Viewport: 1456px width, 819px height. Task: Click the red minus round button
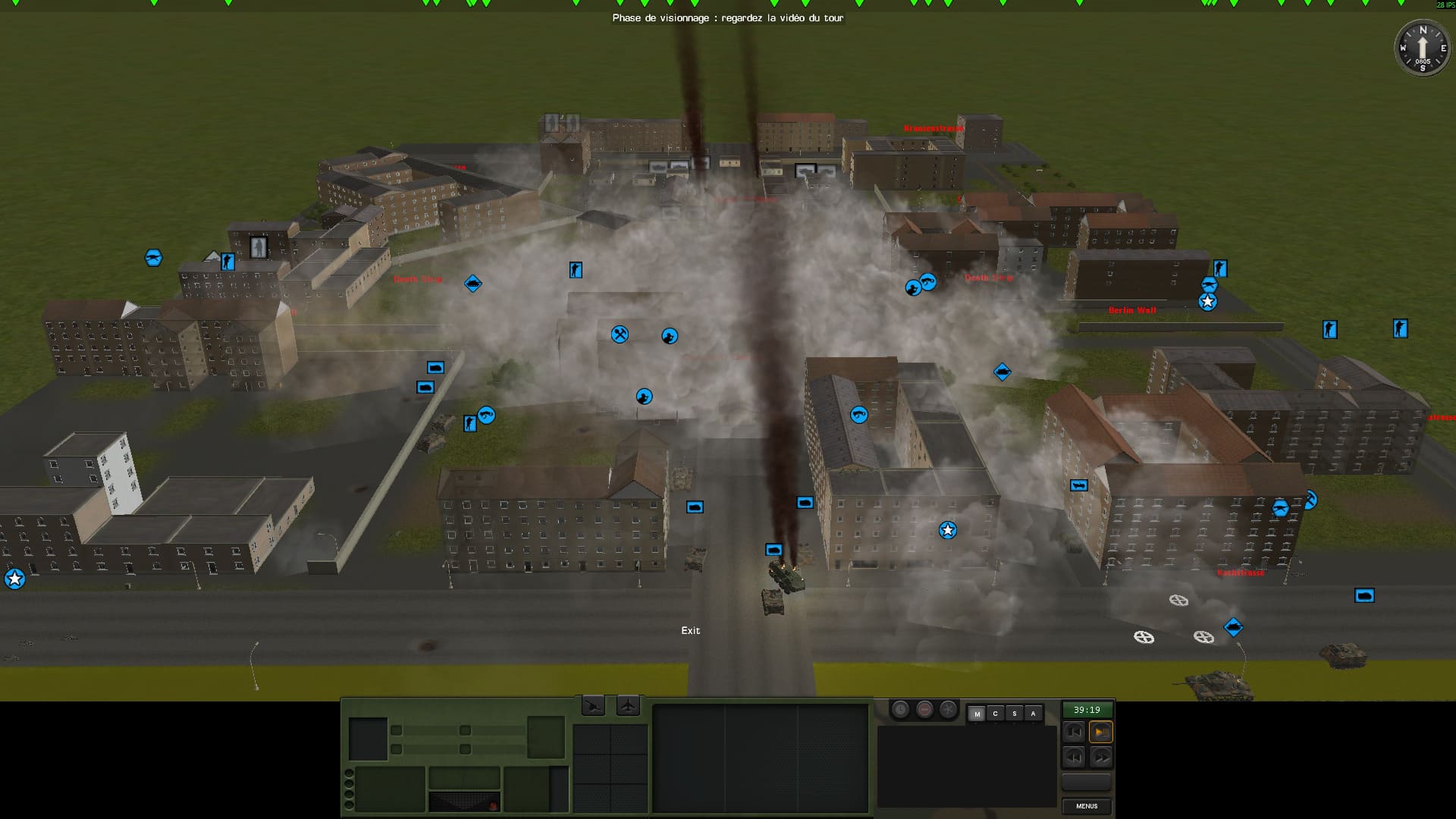[x=924, y=710]
